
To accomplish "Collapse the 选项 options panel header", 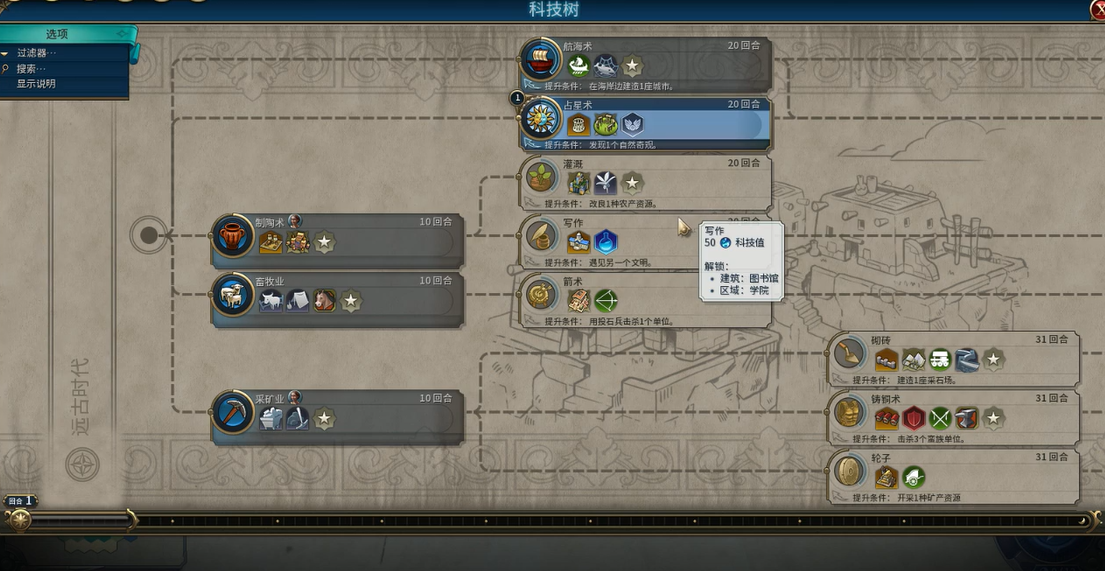I will coord(65,34).
